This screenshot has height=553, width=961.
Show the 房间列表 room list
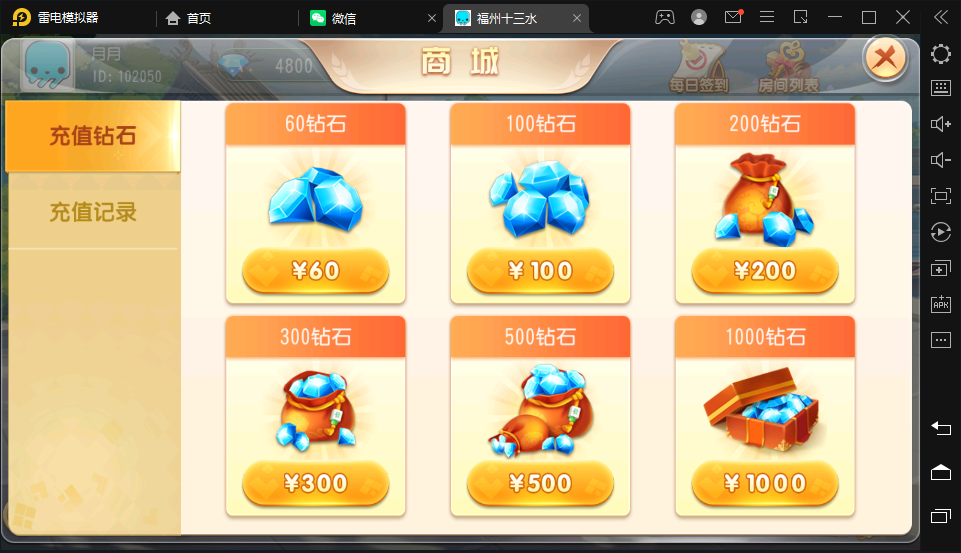tap(788, 67)
